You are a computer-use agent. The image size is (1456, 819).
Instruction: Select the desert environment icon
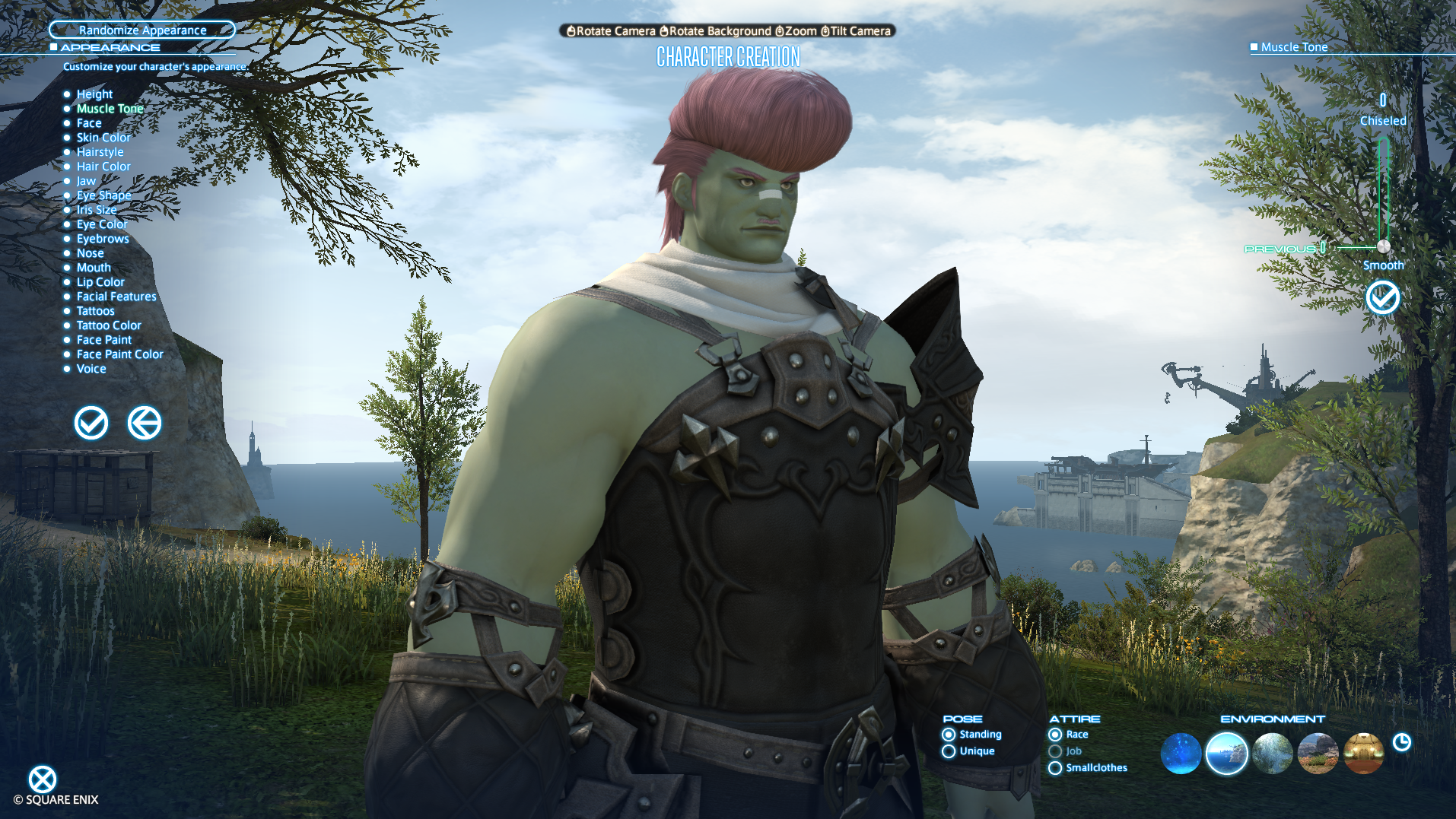click(x=1363, y=754)
